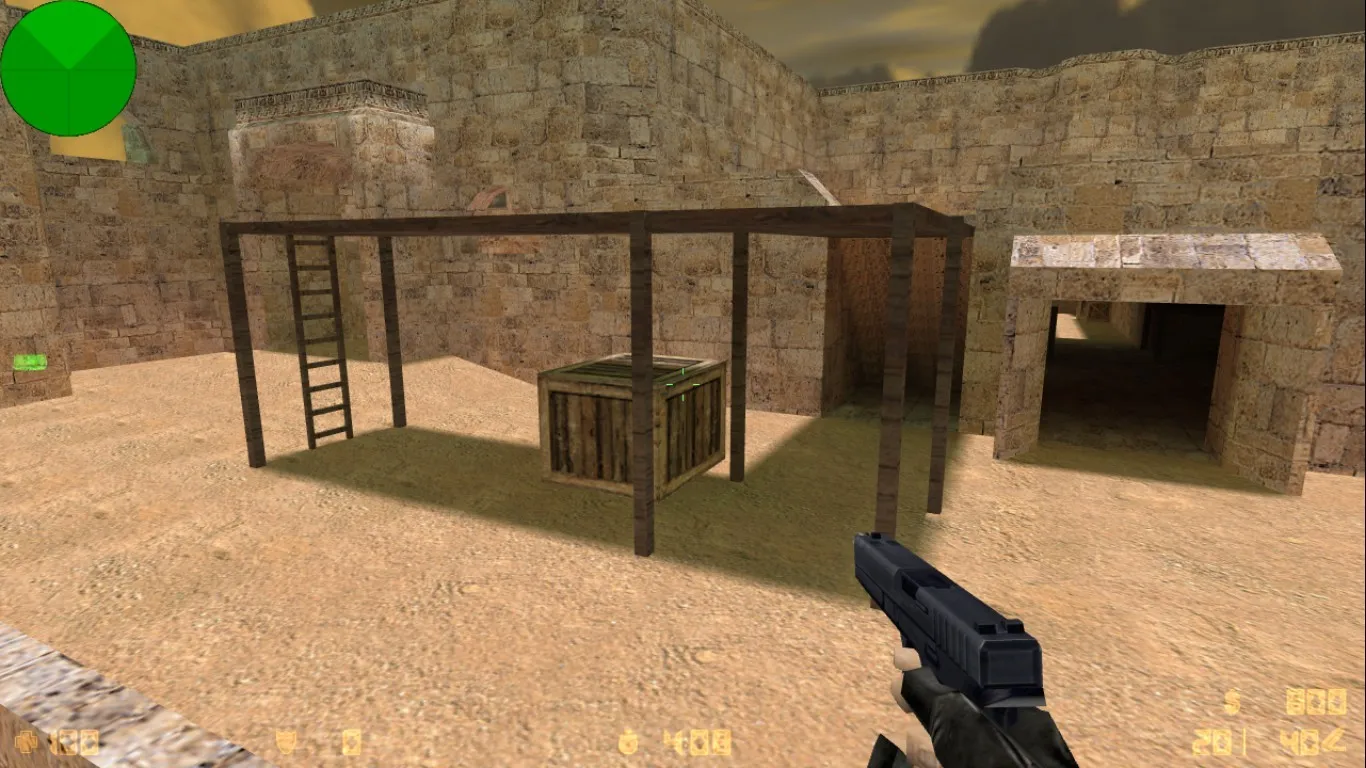Click the ammo count reading 20
The width and height of the screenshot is (1366, 768).
pos(1210,742)
